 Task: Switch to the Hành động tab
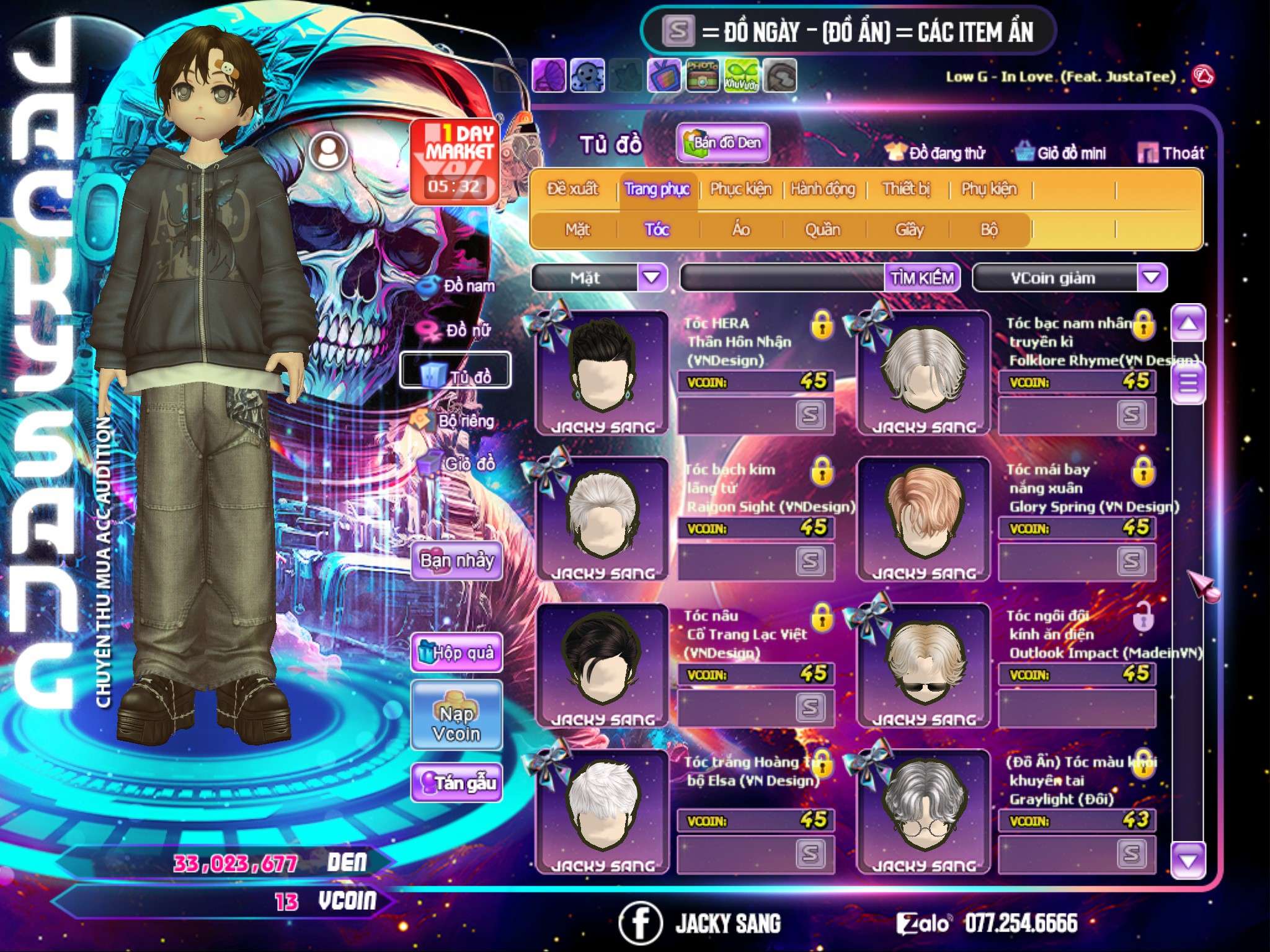[823, 189]
